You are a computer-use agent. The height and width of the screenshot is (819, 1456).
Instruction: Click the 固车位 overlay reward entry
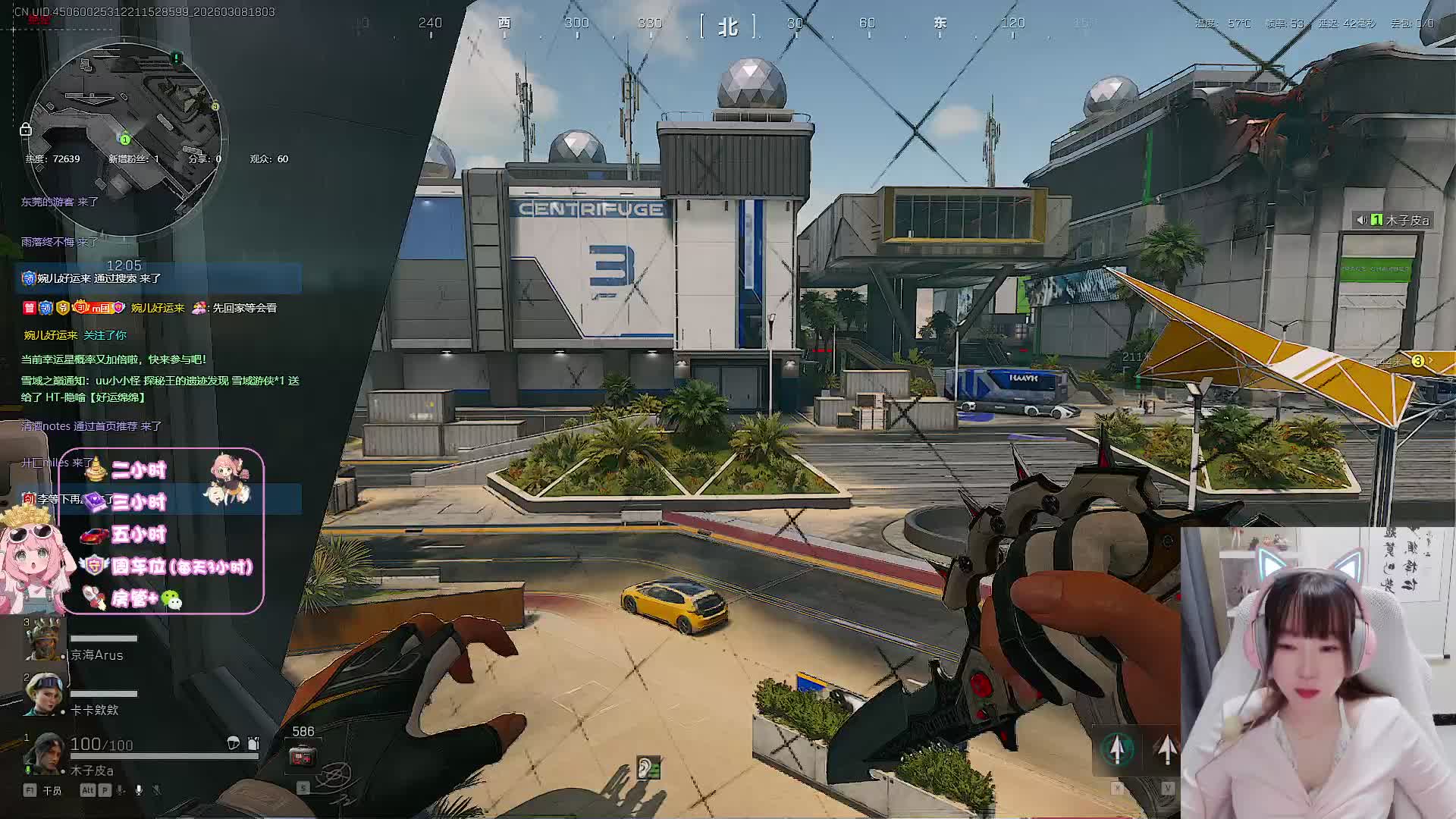[x=180, y=566]
